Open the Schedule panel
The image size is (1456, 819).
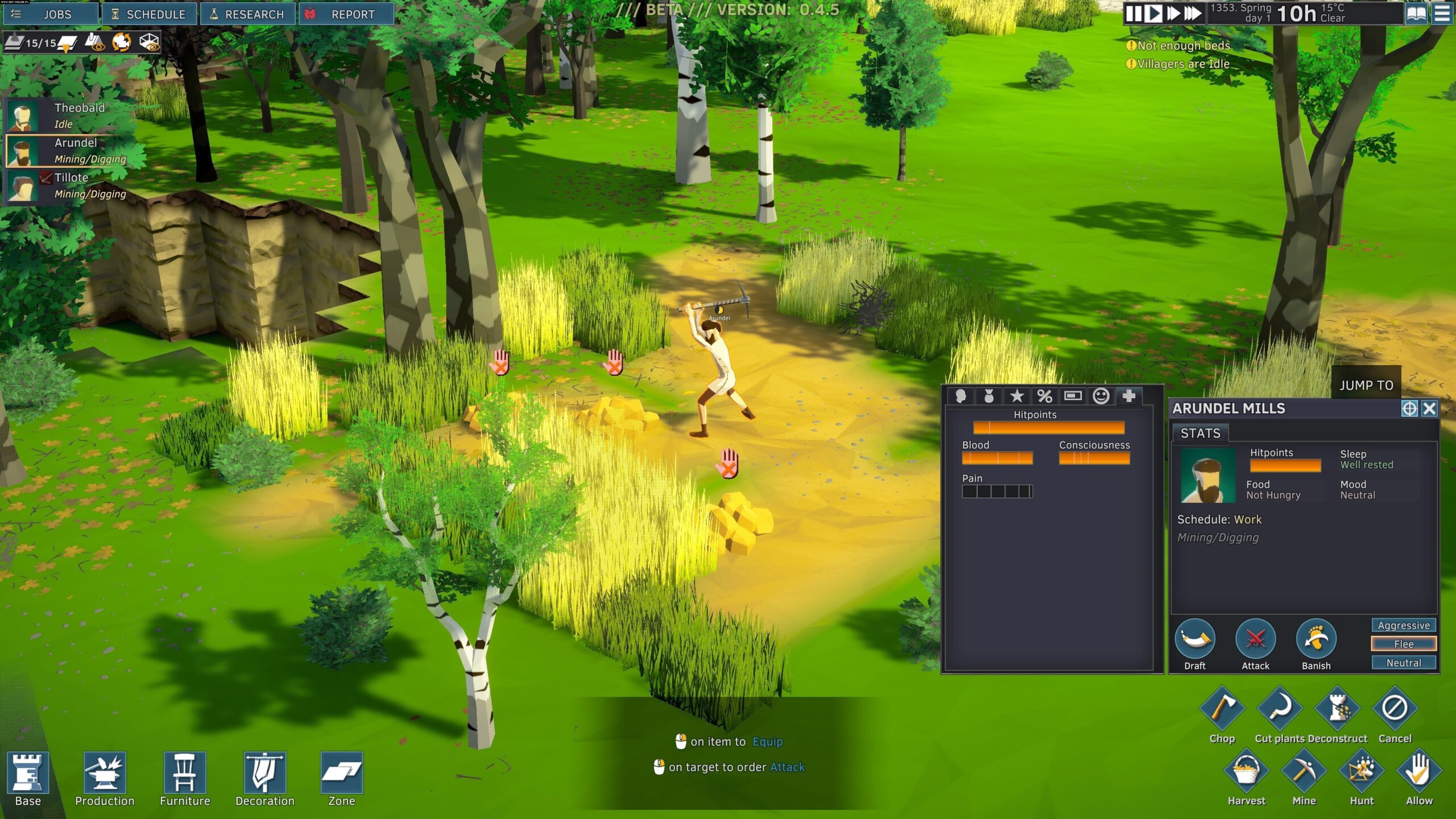tap(149, 14)
